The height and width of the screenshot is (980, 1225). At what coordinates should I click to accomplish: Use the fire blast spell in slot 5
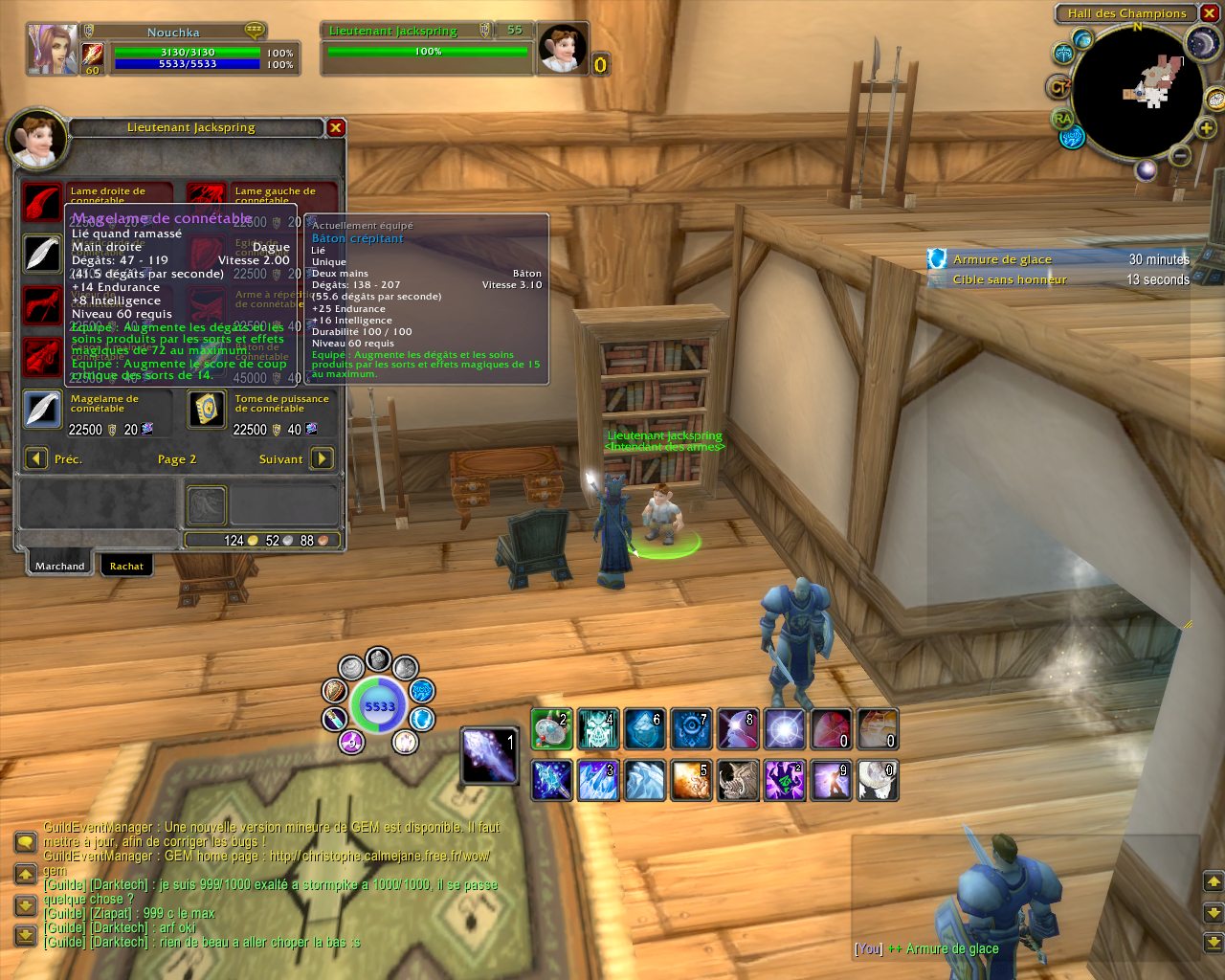click(691, 780)
